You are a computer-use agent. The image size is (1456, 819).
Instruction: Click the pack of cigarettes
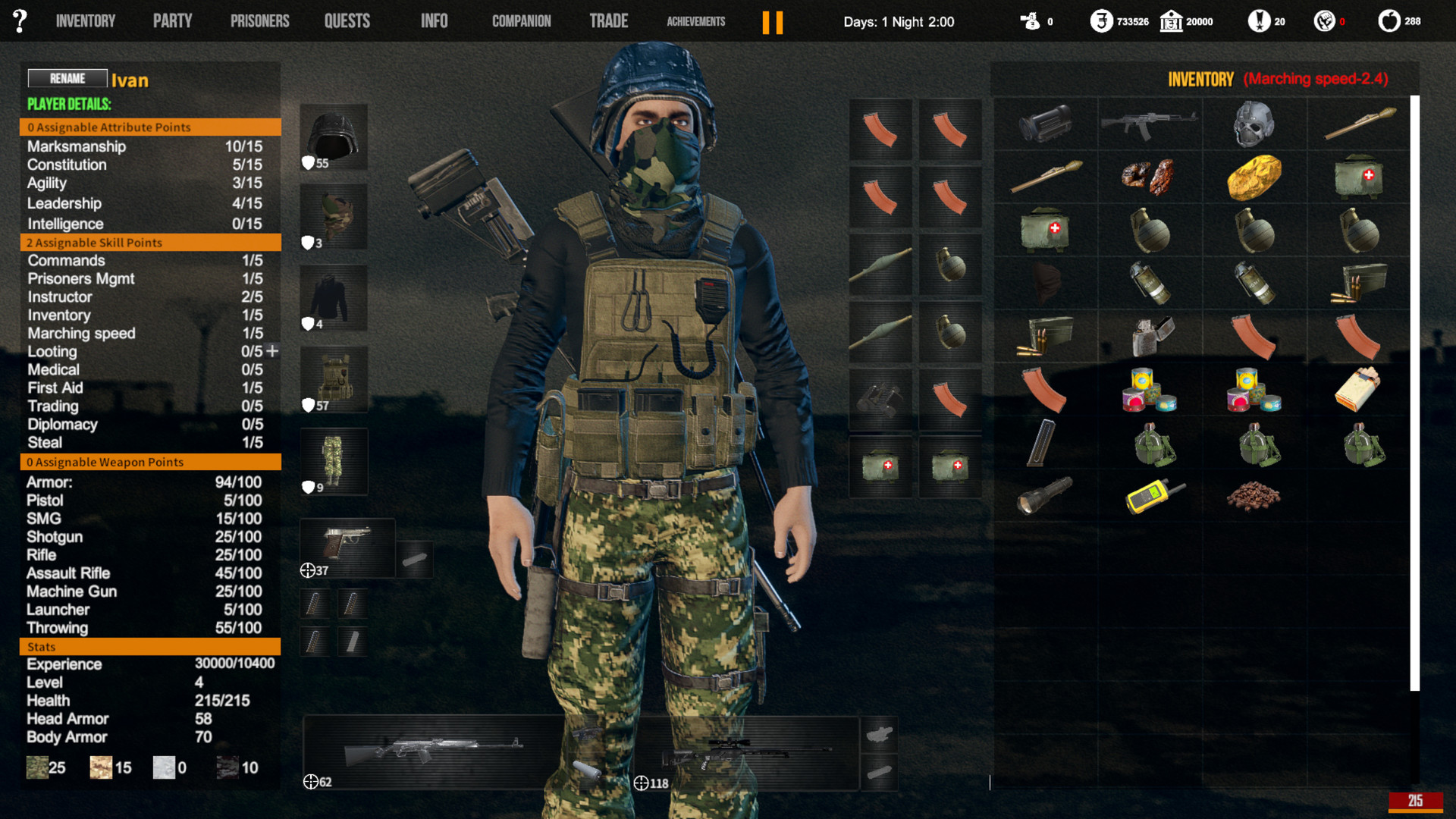[x=1357, y=390]
